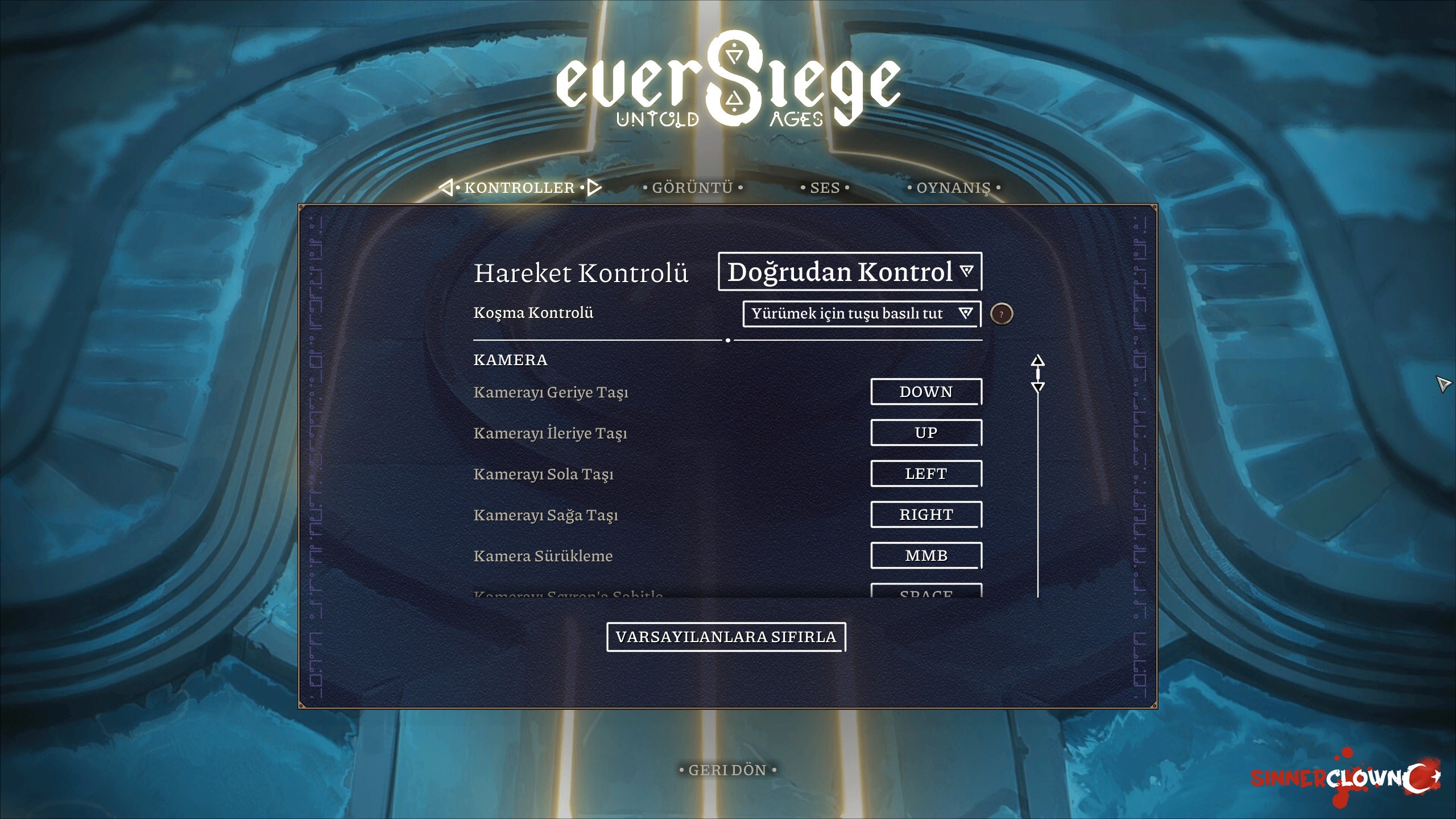This screenshot has height=819, width=1456.
Task: Click GERI DÖN to go back
Action: pos(727,770)
